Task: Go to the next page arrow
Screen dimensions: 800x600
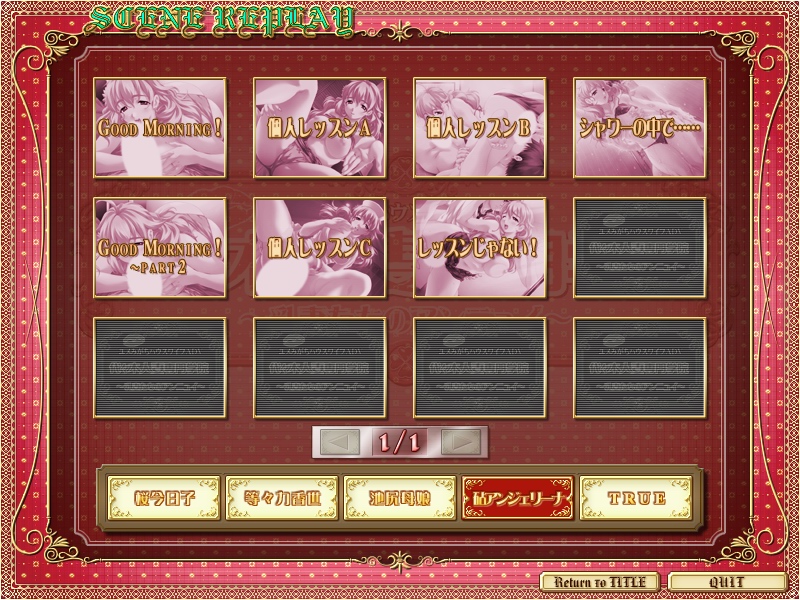Action: (461, 441)
